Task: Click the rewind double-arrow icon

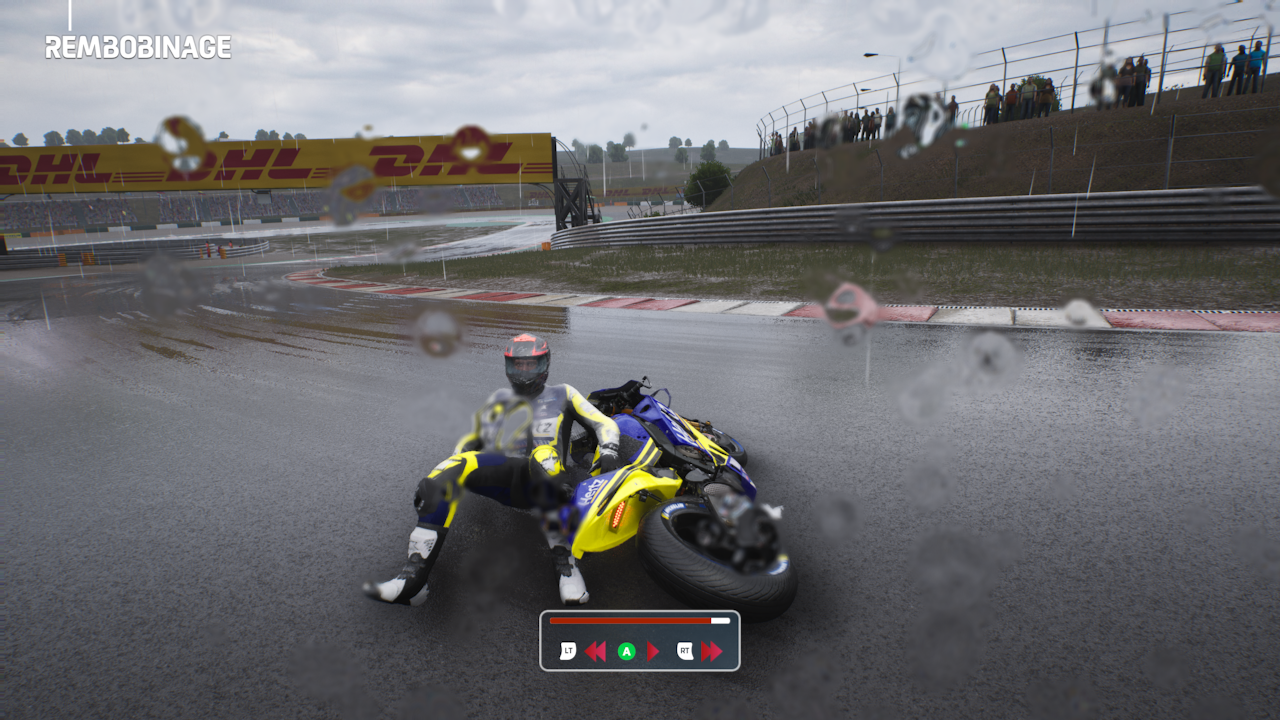Action: [595, 652]
